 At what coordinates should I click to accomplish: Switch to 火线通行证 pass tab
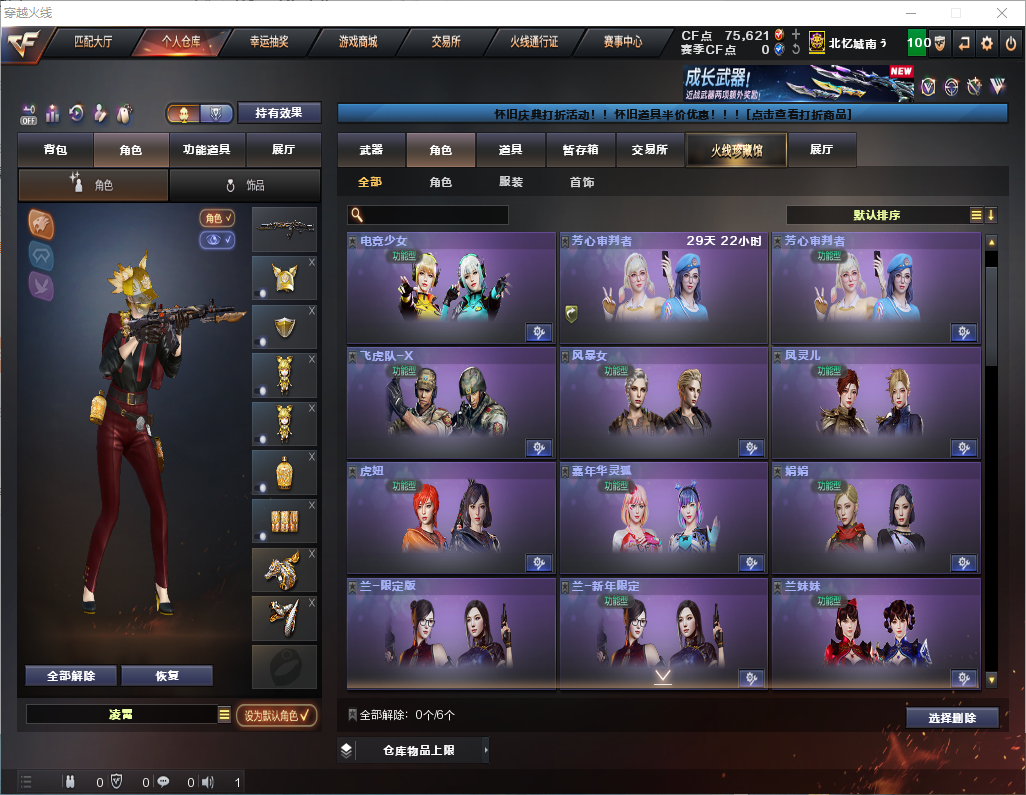point(534,42)
